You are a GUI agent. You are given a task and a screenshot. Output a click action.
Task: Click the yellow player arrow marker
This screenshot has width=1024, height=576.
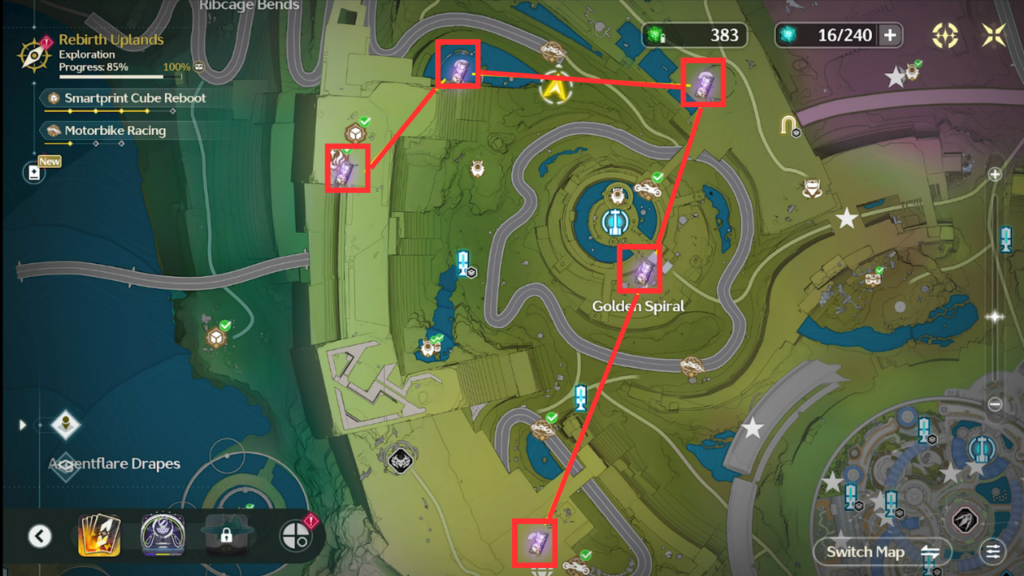point(553,88)
